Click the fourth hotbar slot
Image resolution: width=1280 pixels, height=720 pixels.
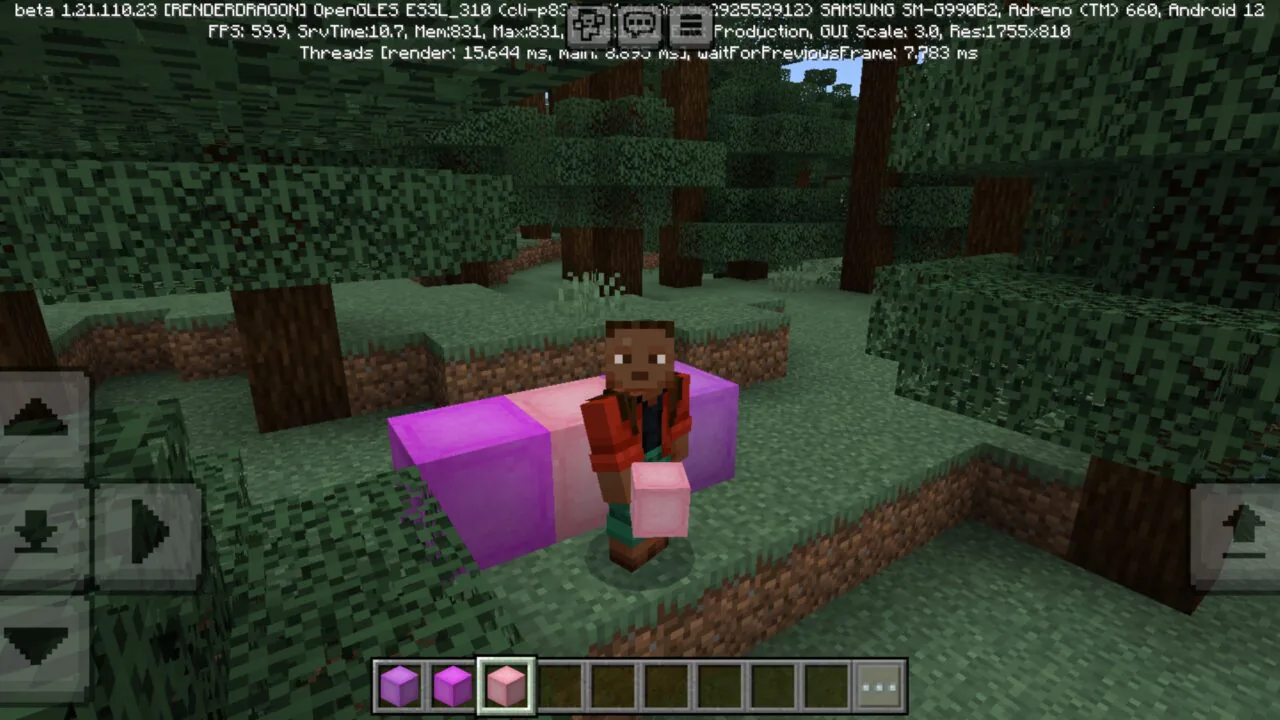coord(558,685)
